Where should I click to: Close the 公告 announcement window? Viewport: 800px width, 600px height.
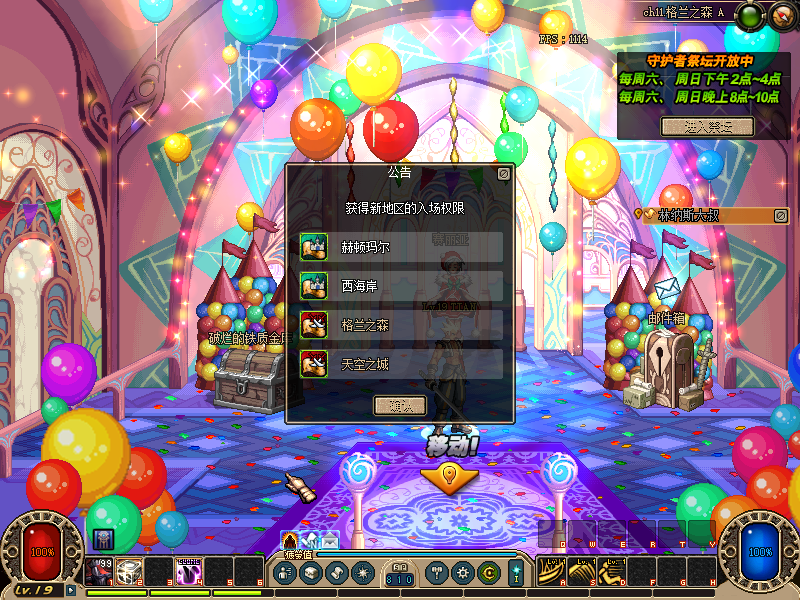503,172
